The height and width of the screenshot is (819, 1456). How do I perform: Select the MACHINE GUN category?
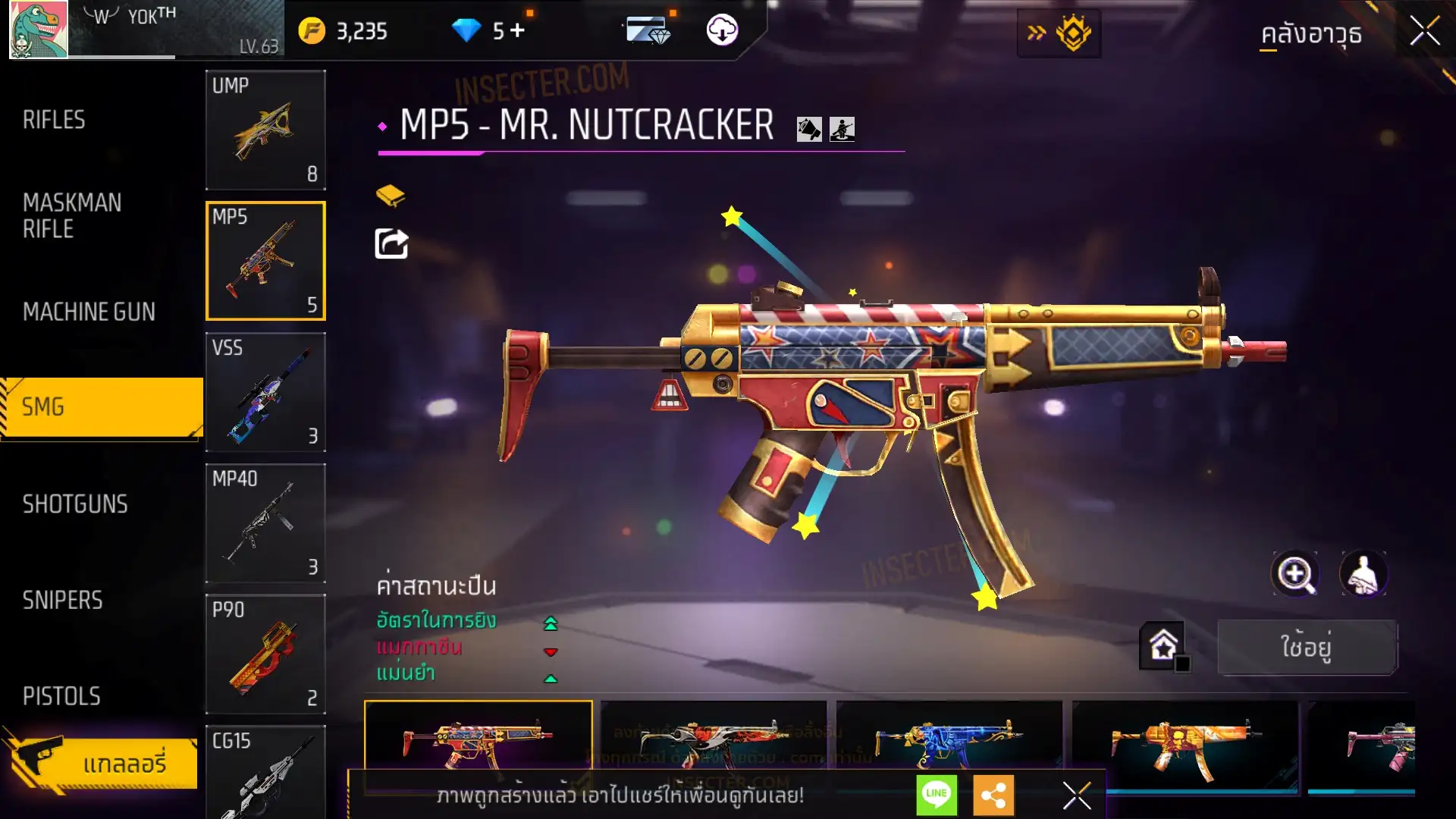[89, 312]
